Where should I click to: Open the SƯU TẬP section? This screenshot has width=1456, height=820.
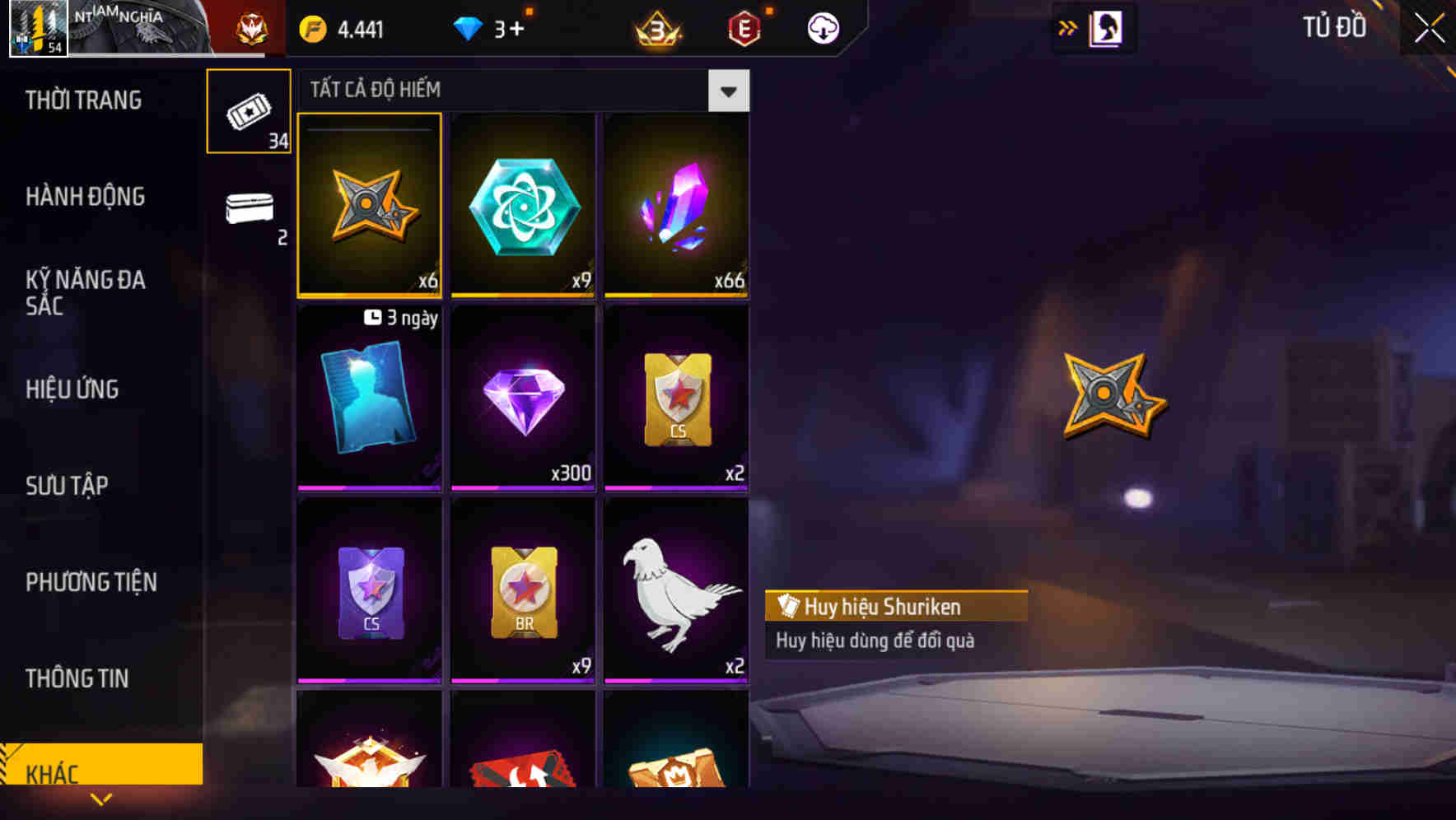(68, 486)
